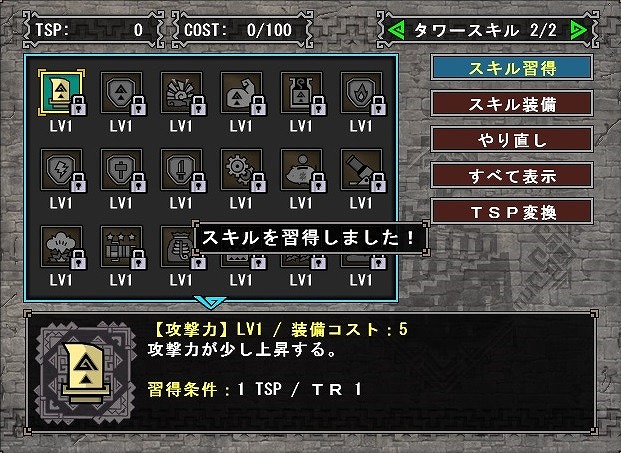Select すべて表示 to show all
The width and height of the screenshot is (621, 453).
tap(512, 175)
